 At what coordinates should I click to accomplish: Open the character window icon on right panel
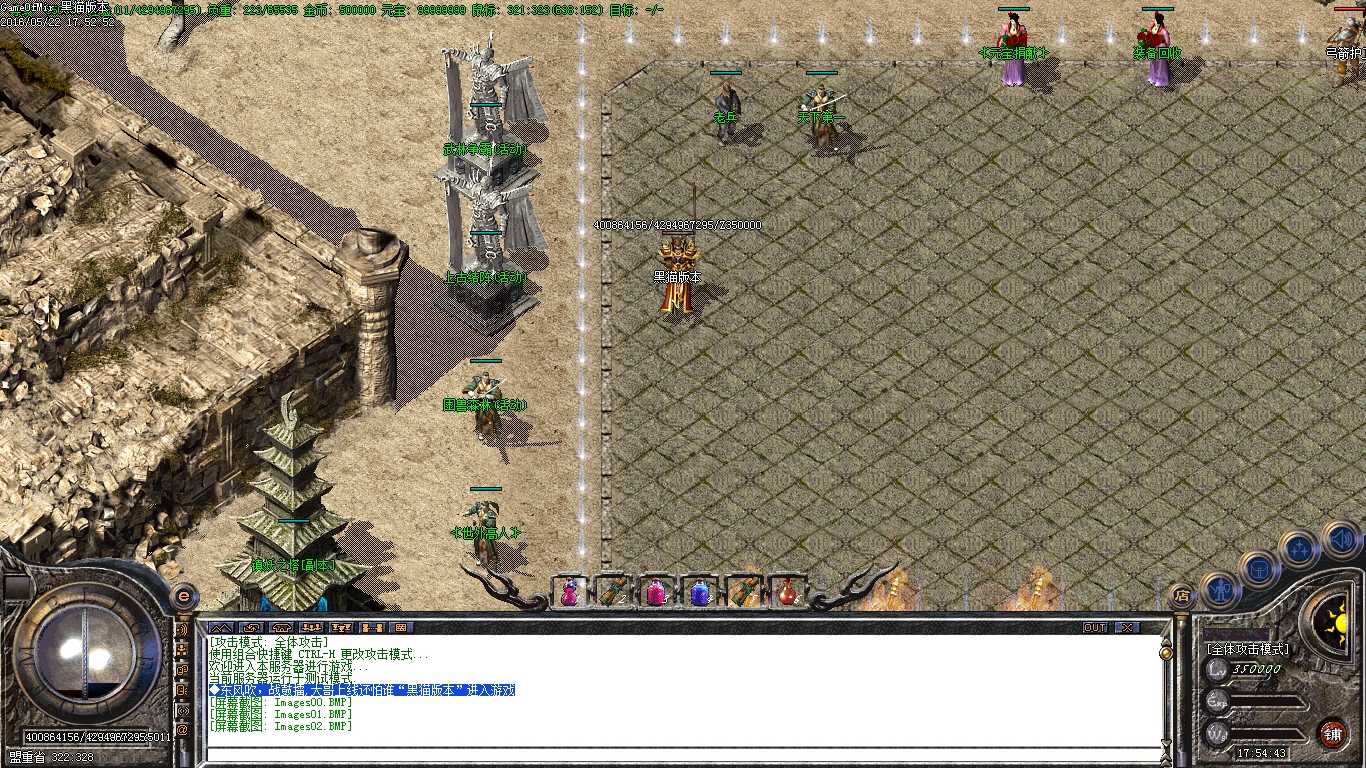[1220, 590]
